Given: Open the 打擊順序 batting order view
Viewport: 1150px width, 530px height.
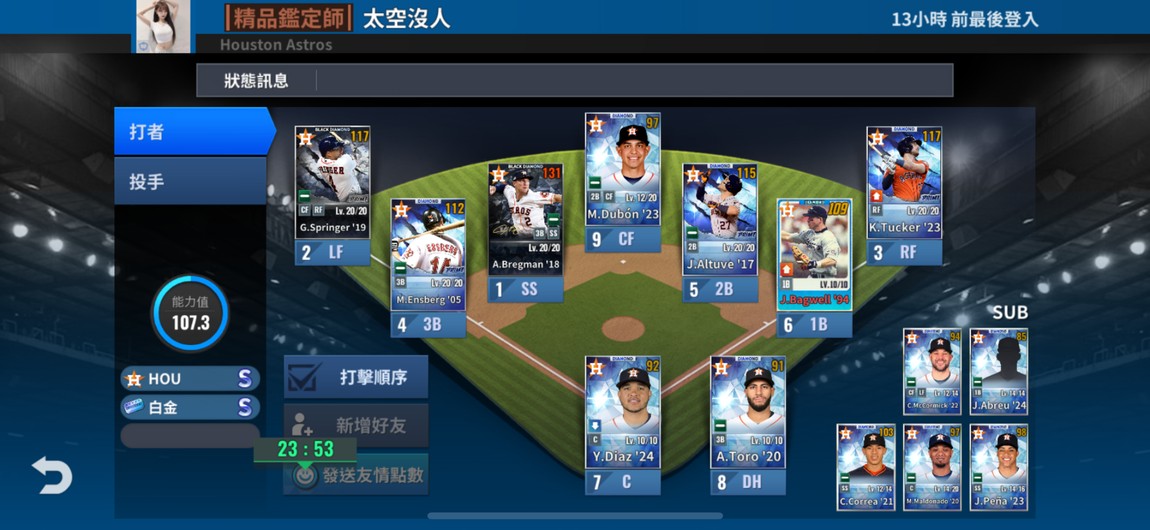Looking at the screenshot, I should 356,377.
